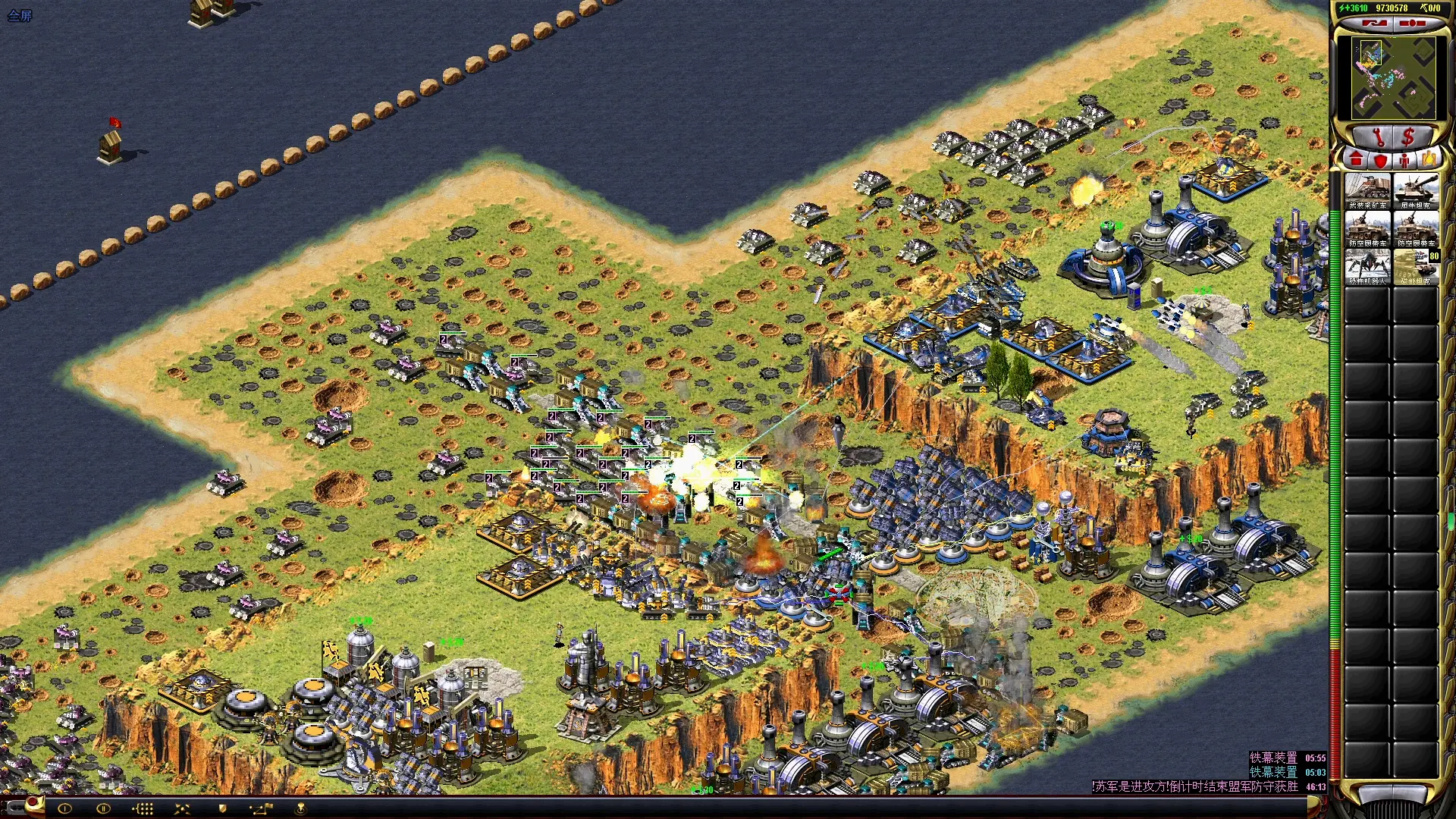
Task: Select team two on command bar
Action: pyautogui.click(x=103, y=808)
